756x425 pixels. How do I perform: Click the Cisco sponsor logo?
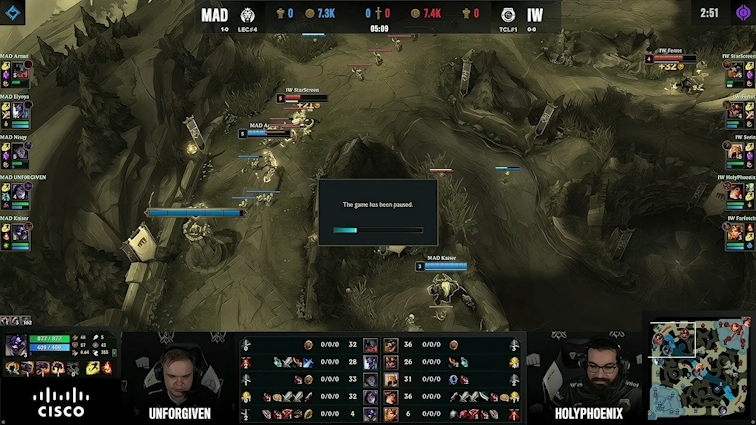click(x=61, y=402)
